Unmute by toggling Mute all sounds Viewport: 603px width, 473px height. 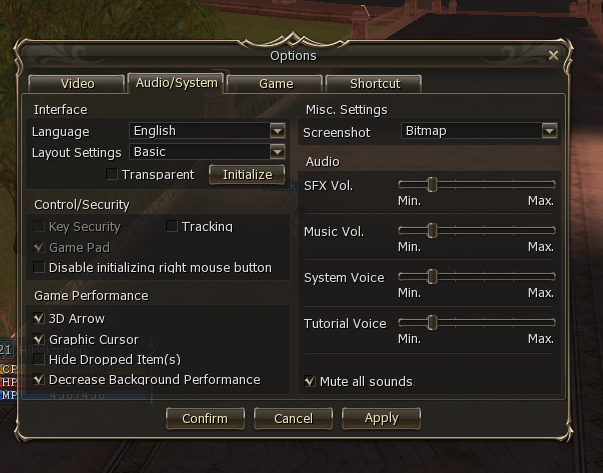pyautogui.click(x=310, y=381)
